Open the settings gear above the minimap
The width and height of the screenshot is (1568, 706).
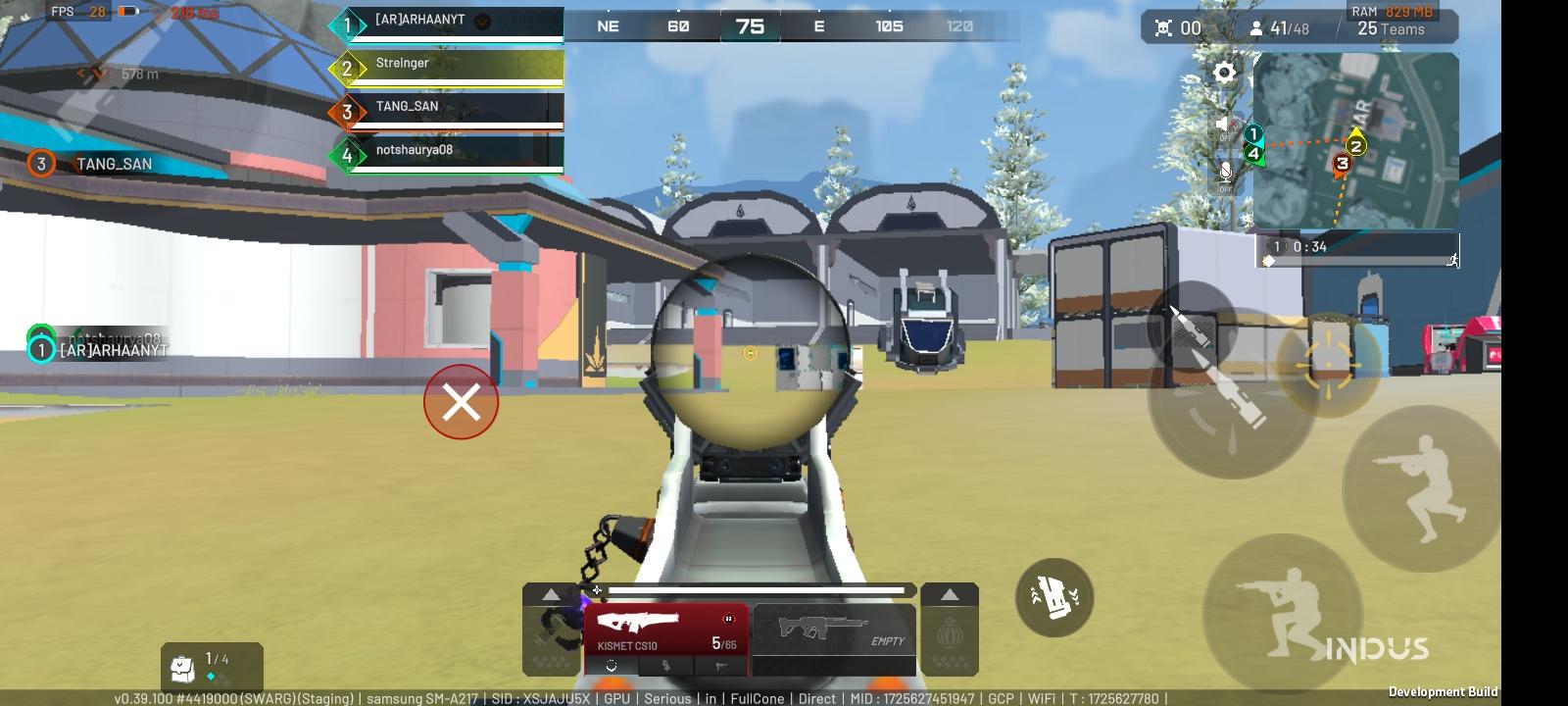point(1224,73)
